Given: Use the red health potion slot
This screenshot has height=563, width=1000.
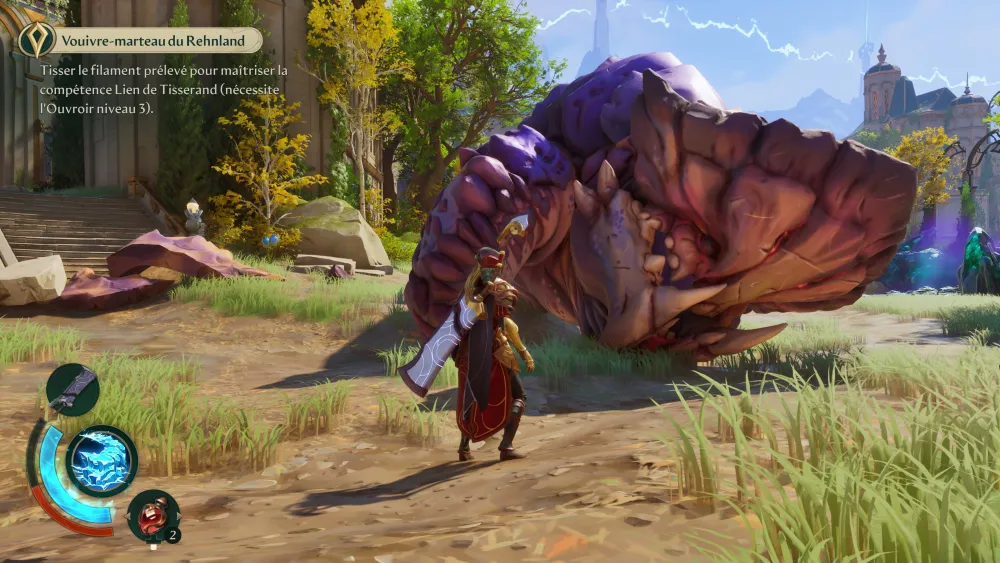Looking at the screenshot, I should click(x=153, y=515).
